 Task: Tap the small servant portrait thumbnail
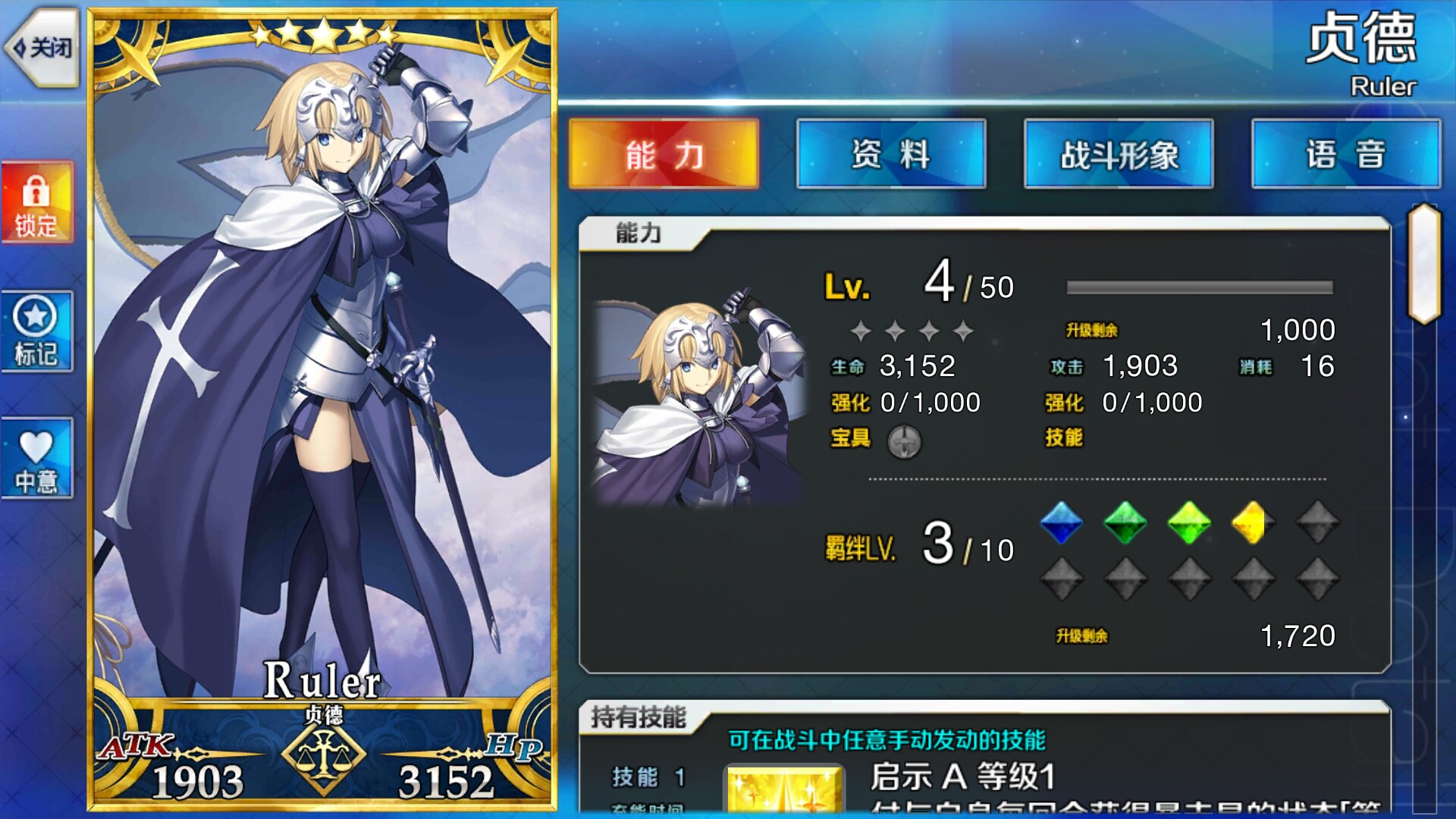tap(698, 398)
